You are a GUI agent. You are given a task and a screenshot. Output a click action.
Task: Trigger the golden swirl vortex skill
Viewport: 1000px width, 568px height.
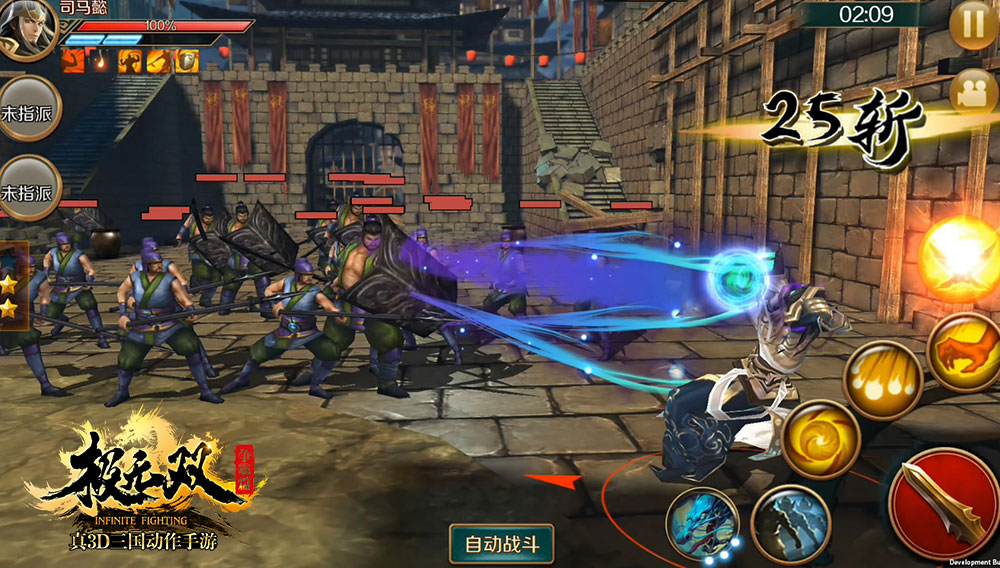click(x=821, y=438)
